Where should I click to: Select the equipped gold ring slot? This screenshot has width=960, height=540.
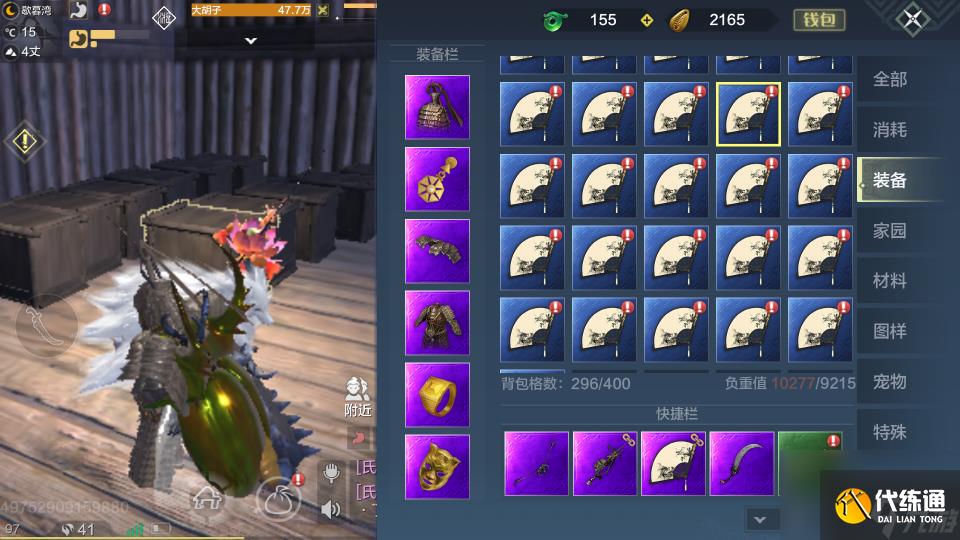(437, 395)
